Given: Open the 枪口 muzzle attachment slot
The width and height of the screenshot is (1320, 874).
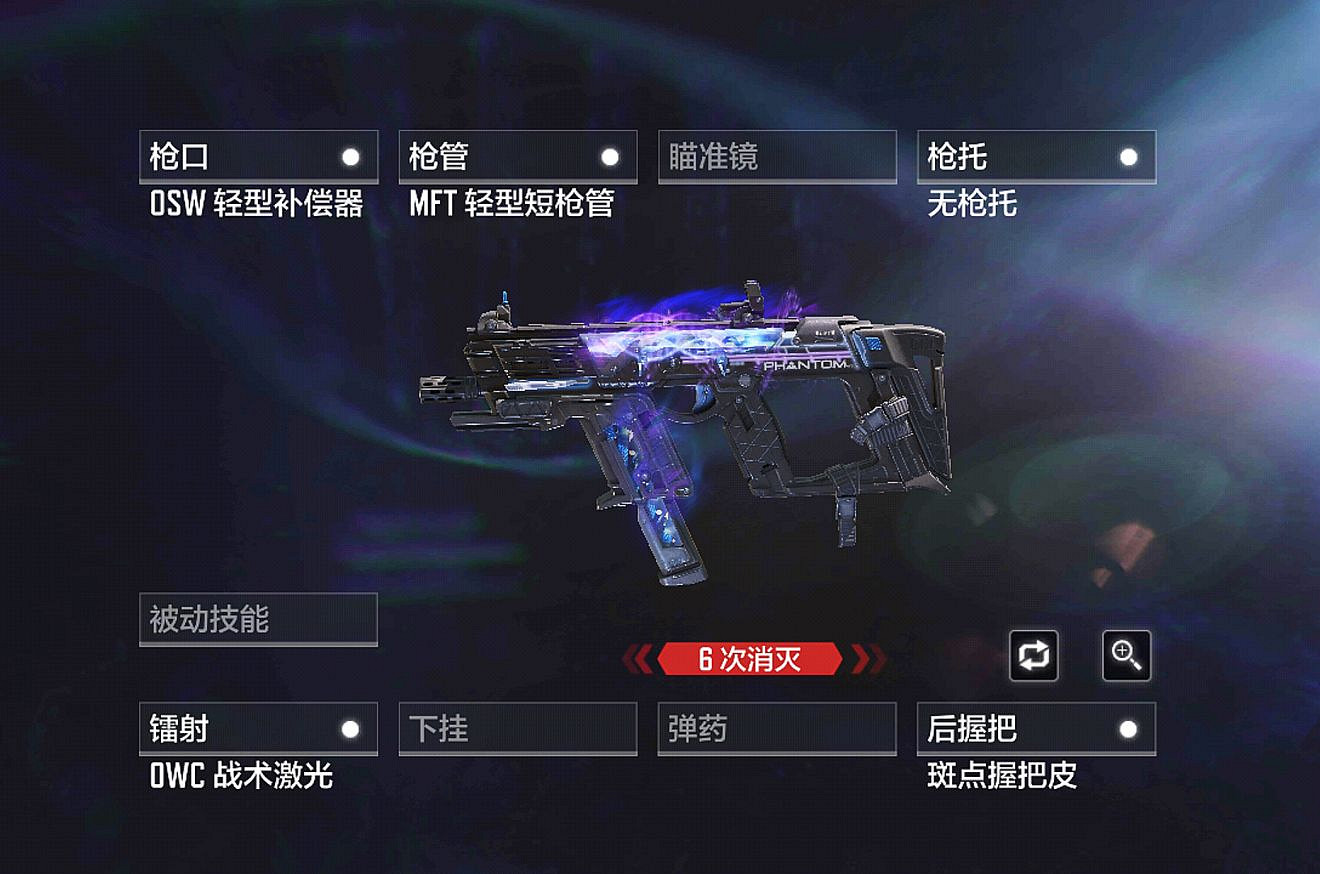Looking at the screenshot, I should [x=259, y=156].
